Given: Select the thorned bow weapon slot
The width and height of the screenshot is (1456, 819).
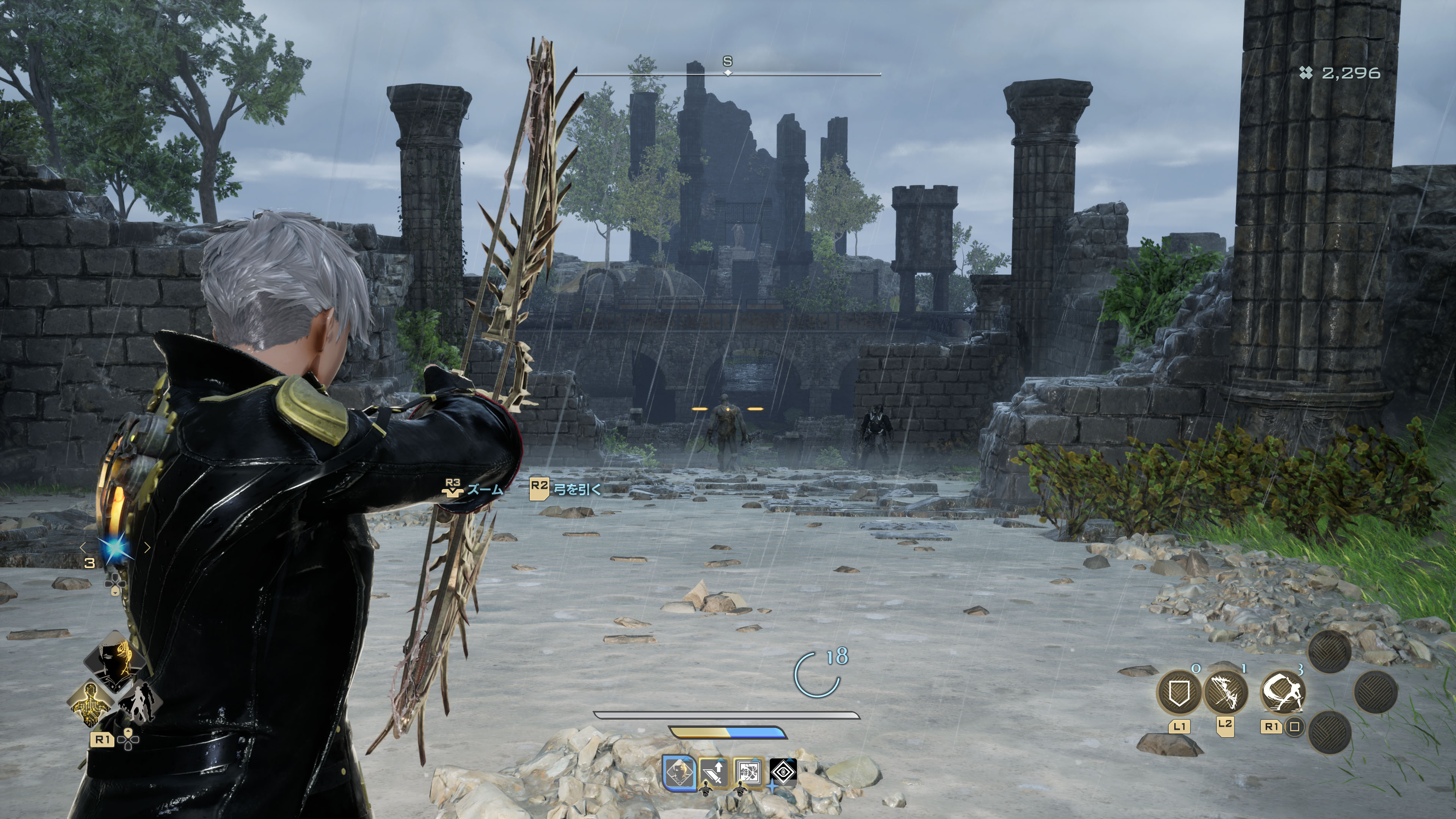Looking at the screenshot, I should [x=1225, y=693].
